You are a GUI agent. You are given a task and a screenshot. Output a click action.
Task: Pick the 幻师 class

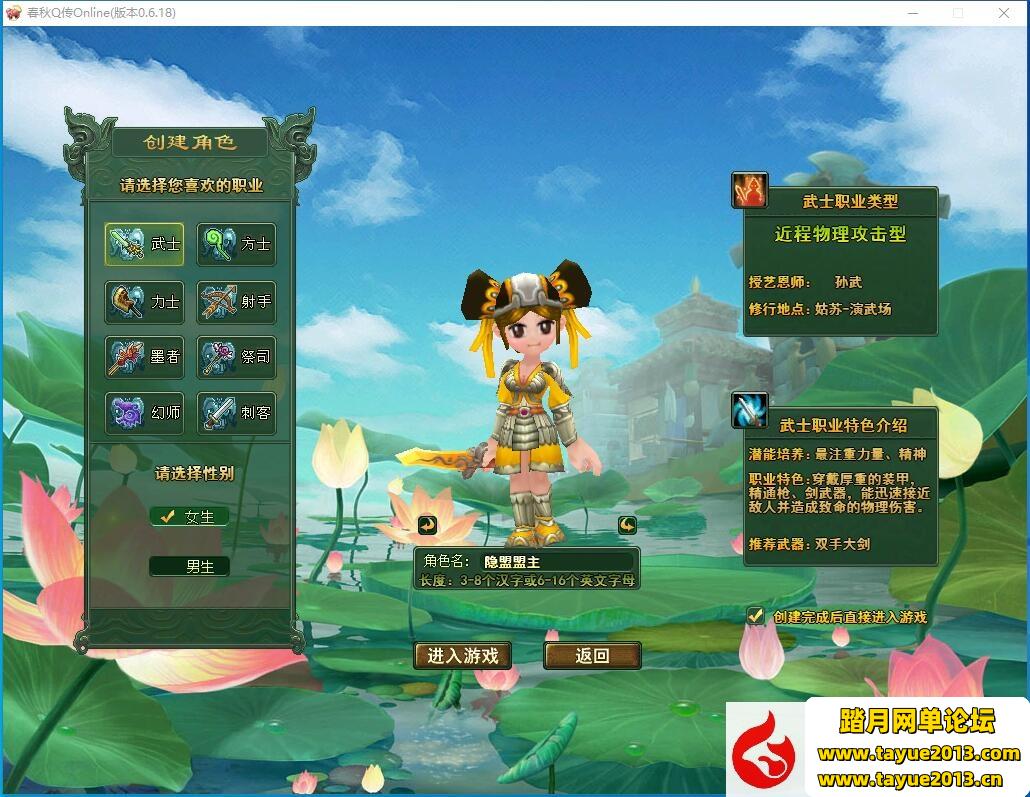click(145, 411)
